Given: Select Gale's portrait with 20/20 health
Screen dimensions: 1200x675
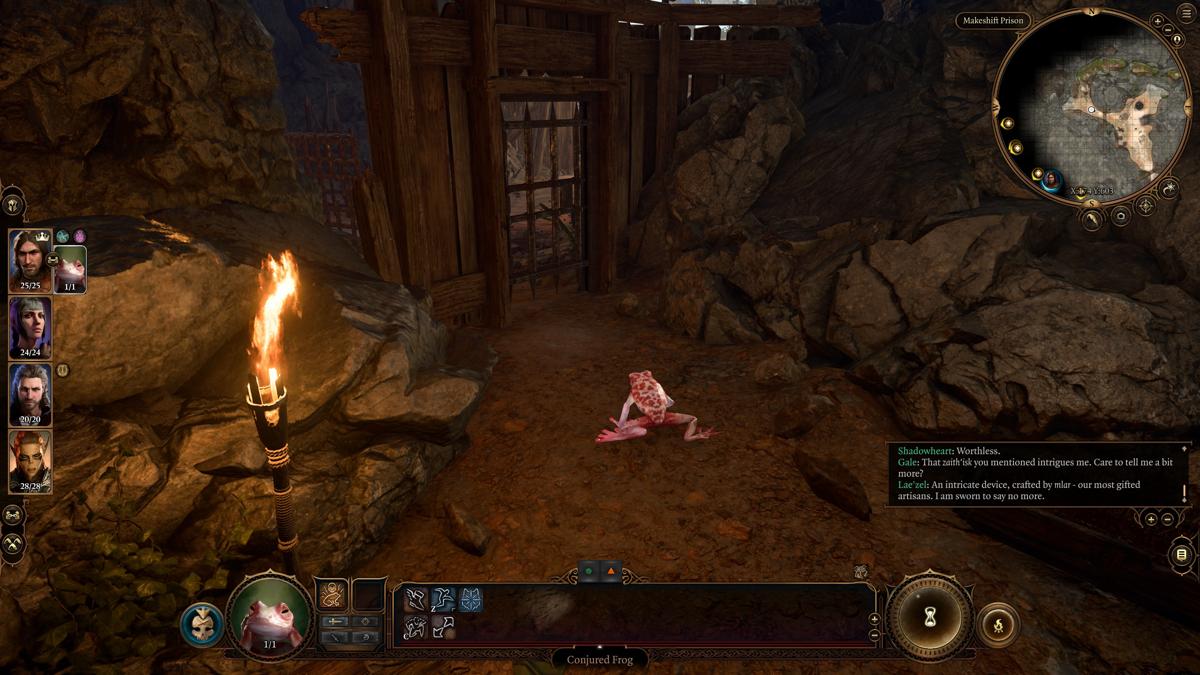Looking at the screenshot, I should tap(29, 392).
